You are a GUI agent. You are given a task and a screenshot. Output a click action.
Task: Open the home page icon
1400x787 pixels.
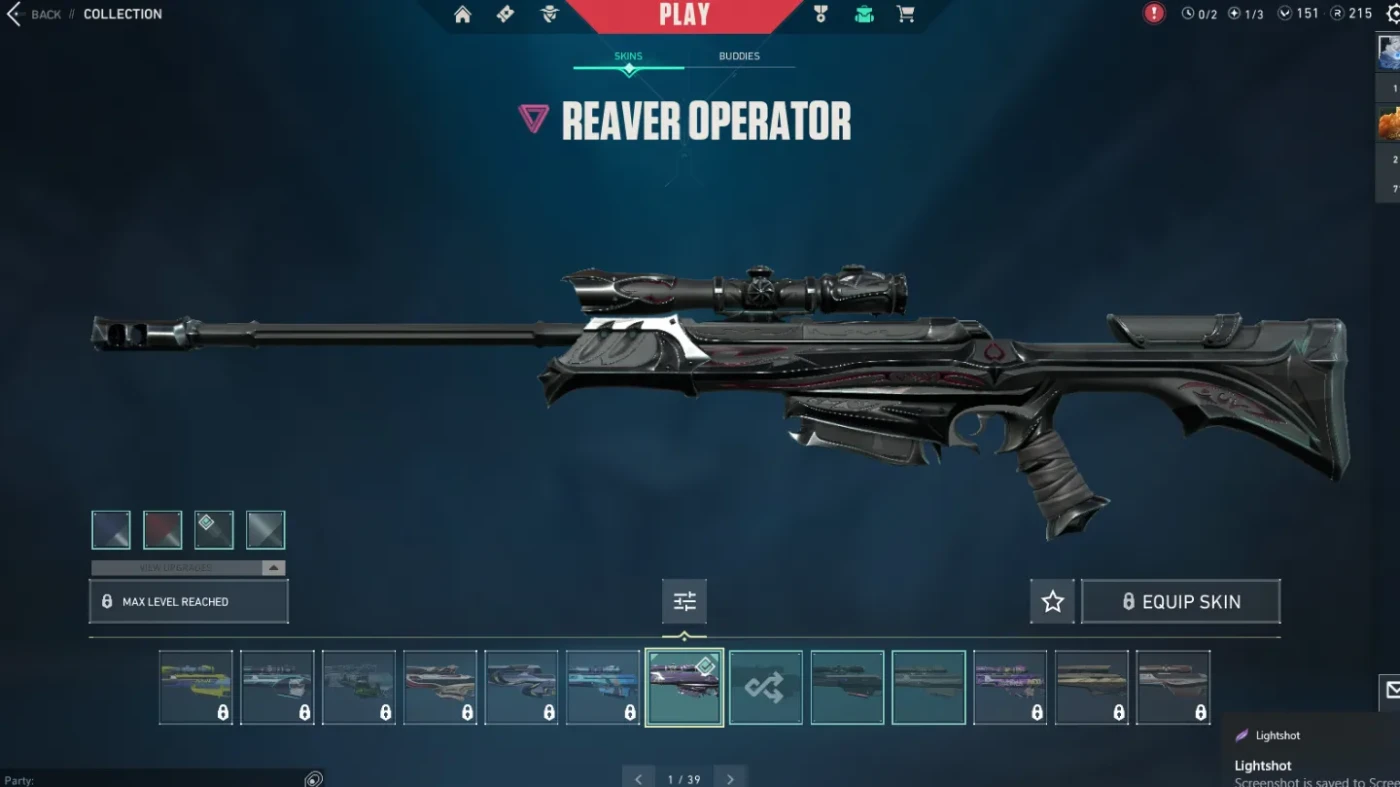click(462, 14)
